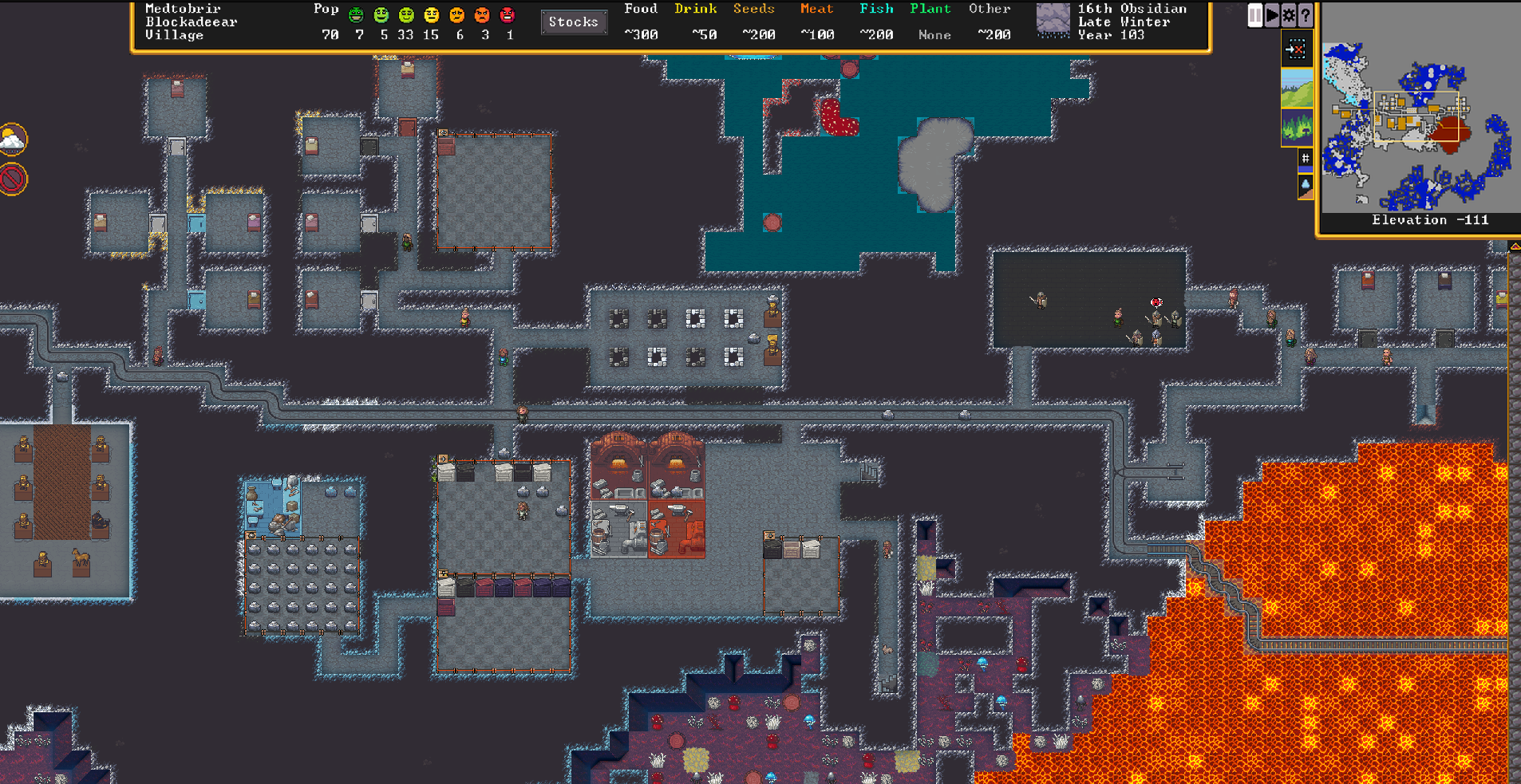Click the down arrow on the right scrollbar
The width and height of the screenshot is (1521, 784).
click(x=1514, y=778)
